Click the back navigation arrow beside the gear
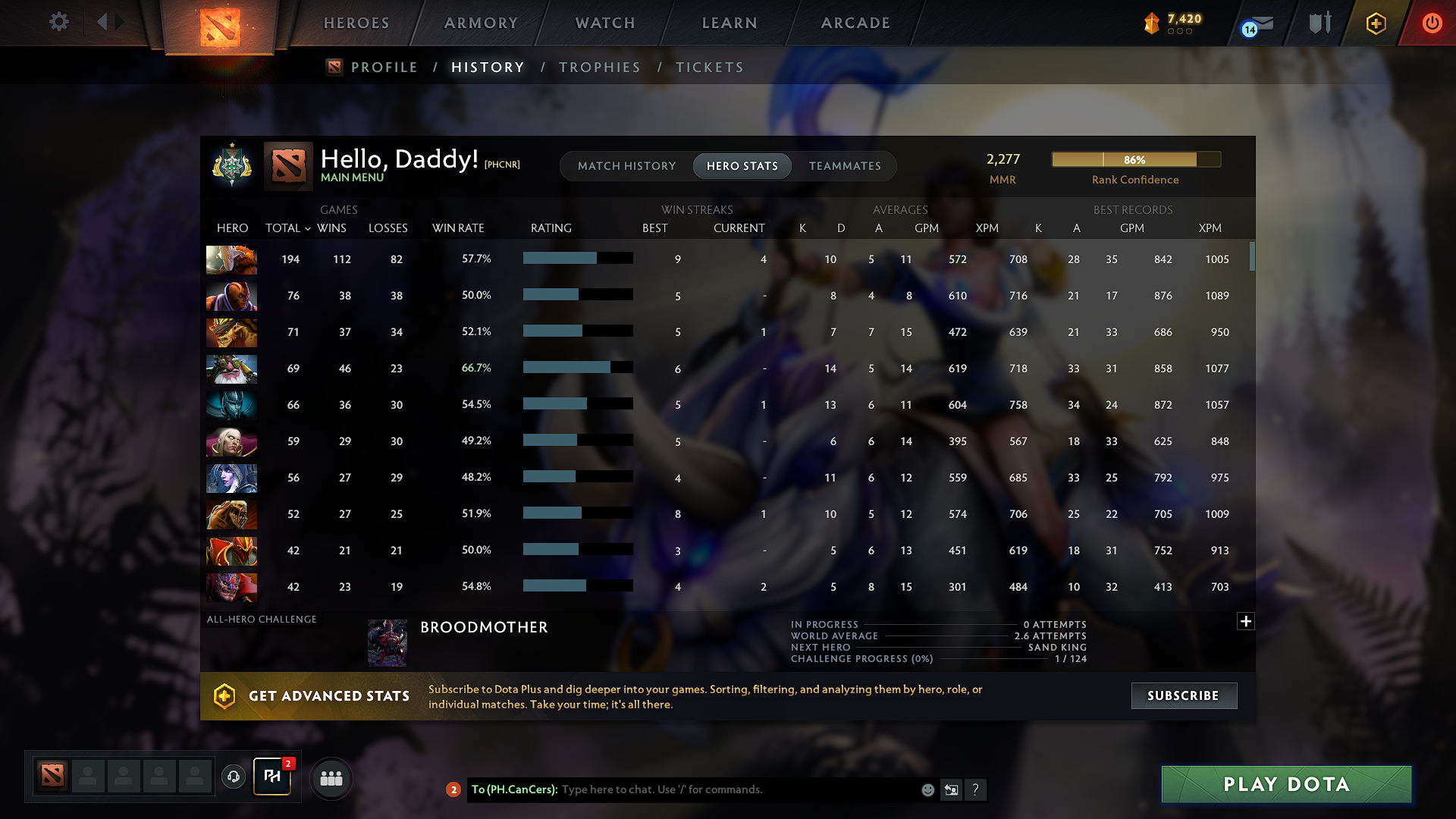Viewport: 1456px width, 819px height. pyautogui.click(x=104, y=22)
